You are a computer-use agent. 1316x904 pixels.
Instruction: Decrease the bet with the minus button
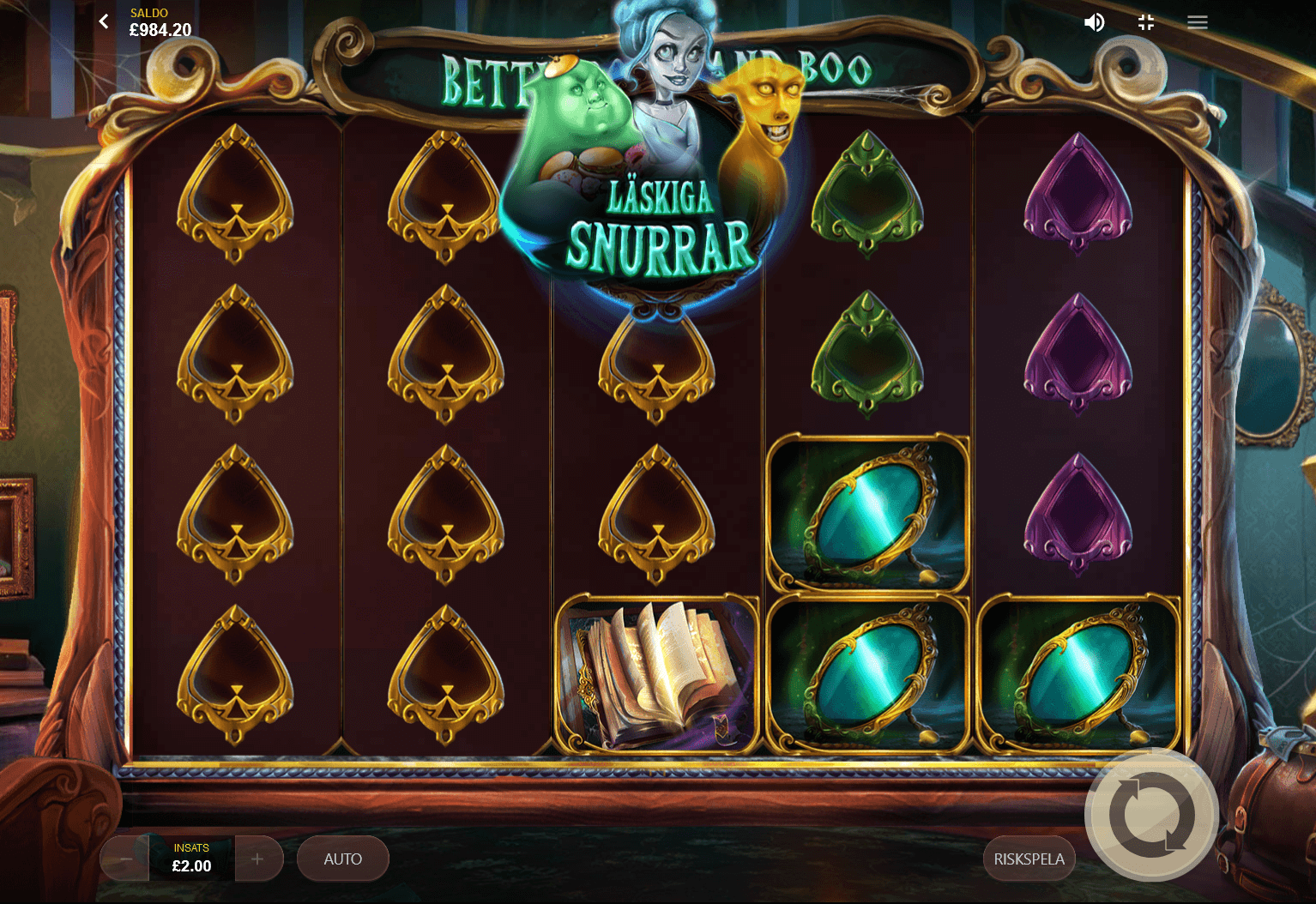[x=125, y=859]
